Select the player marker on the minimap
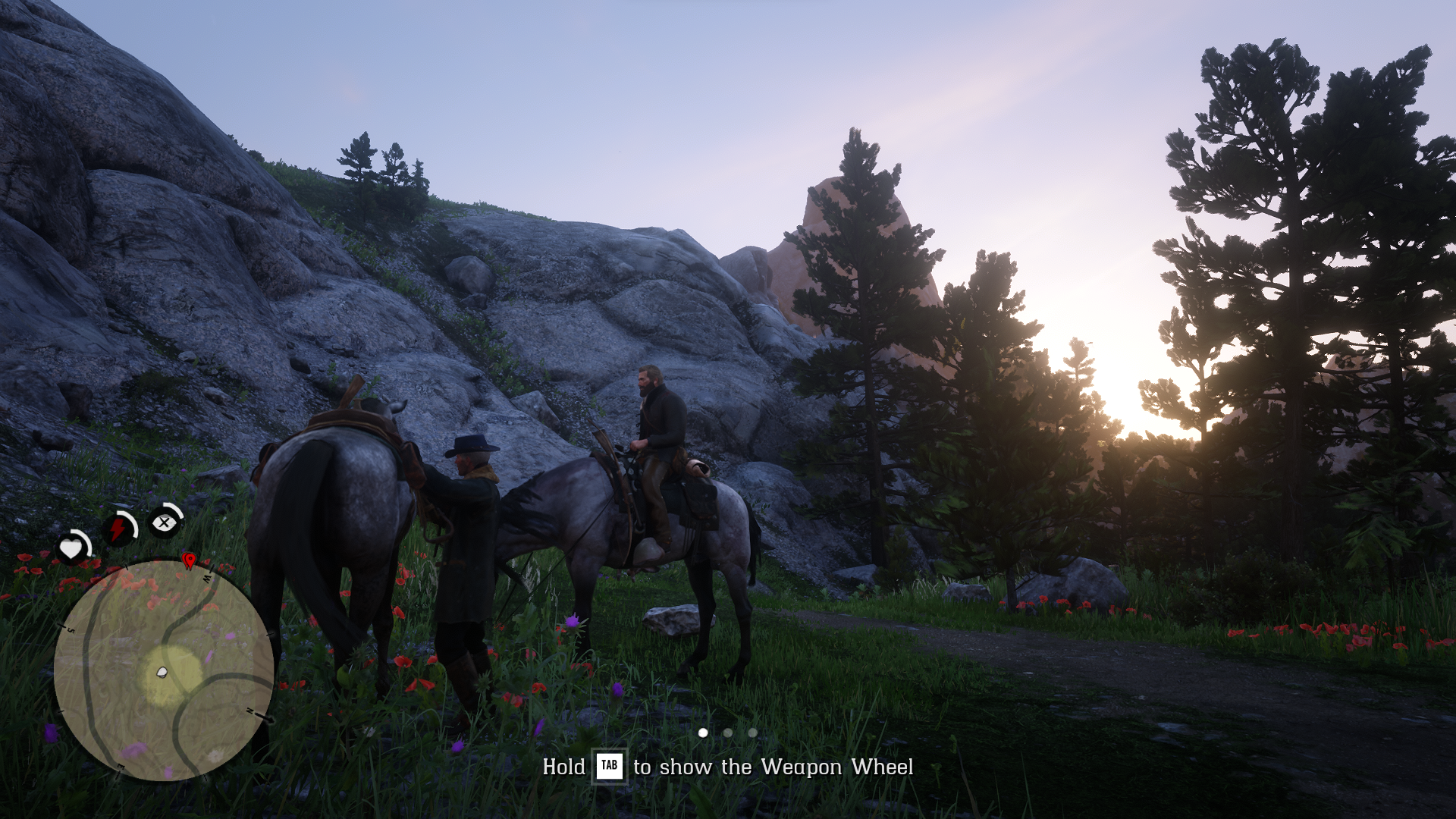 click(162, 672)
